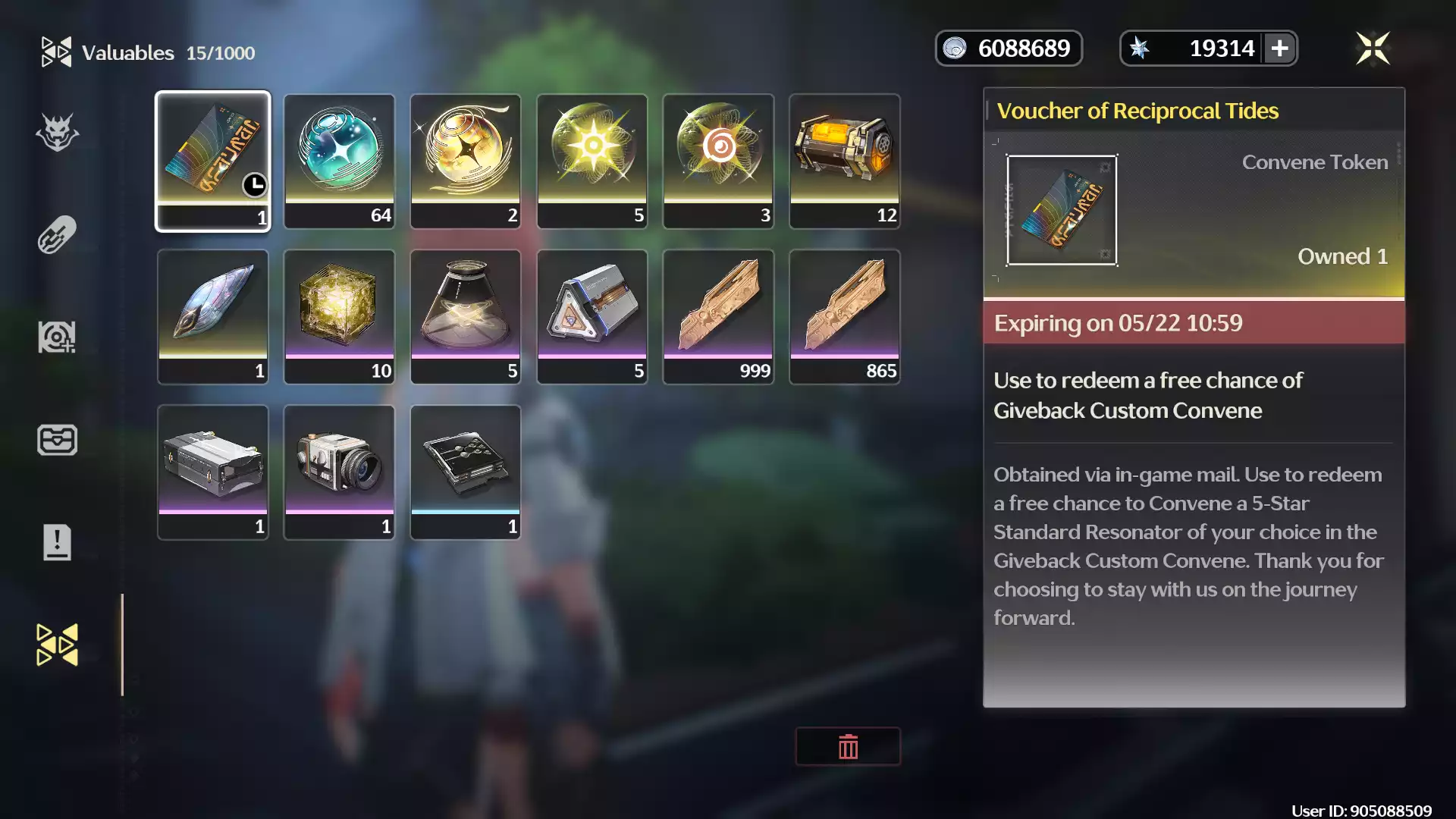1456x819 pixels.
Task: Click the Astrite star currency icon
Action: 1139,47
